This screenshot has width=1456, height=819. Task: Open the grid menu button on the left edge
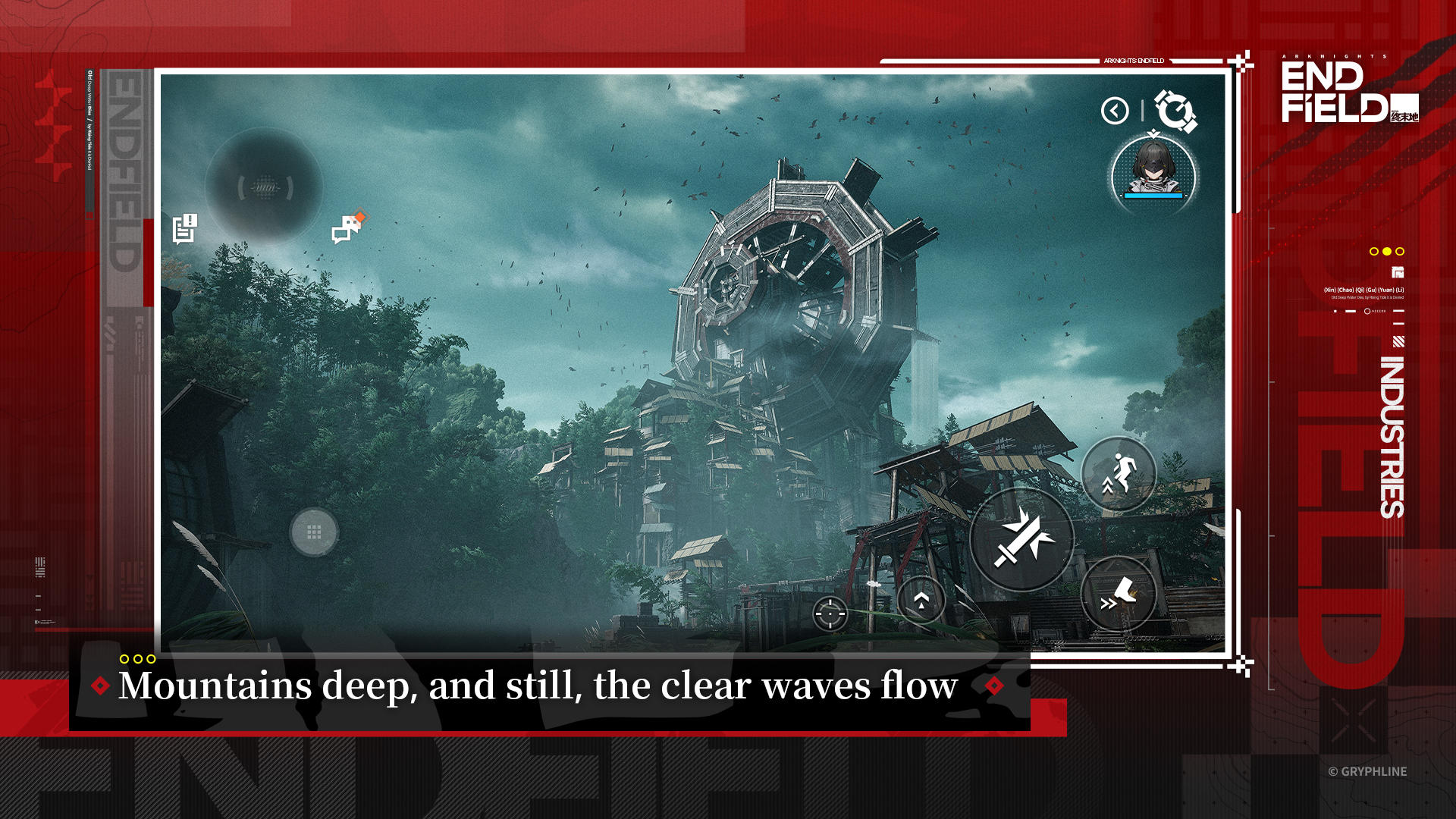315,533
